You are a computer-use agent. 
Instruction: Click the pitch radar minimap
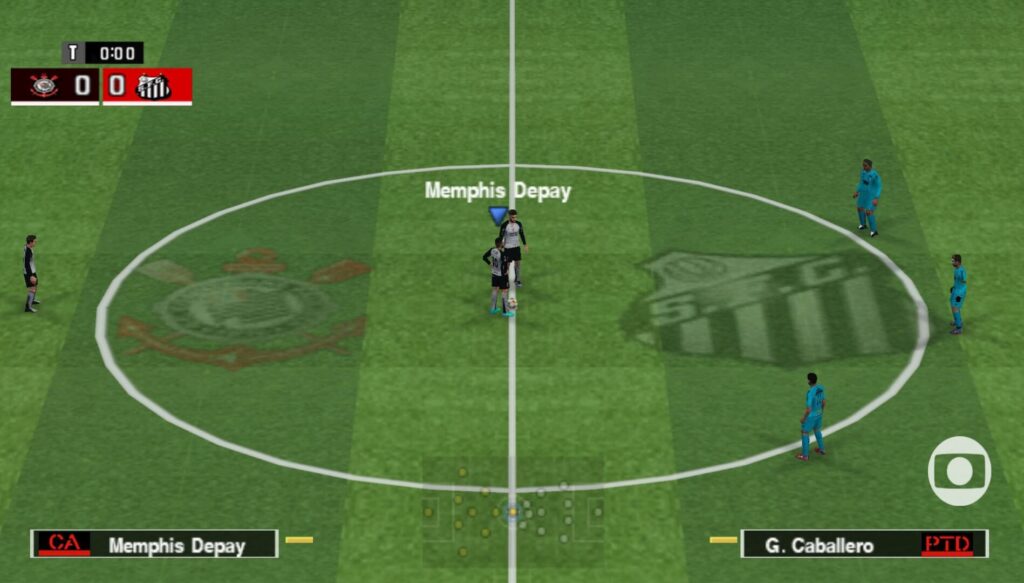point(512,511)
